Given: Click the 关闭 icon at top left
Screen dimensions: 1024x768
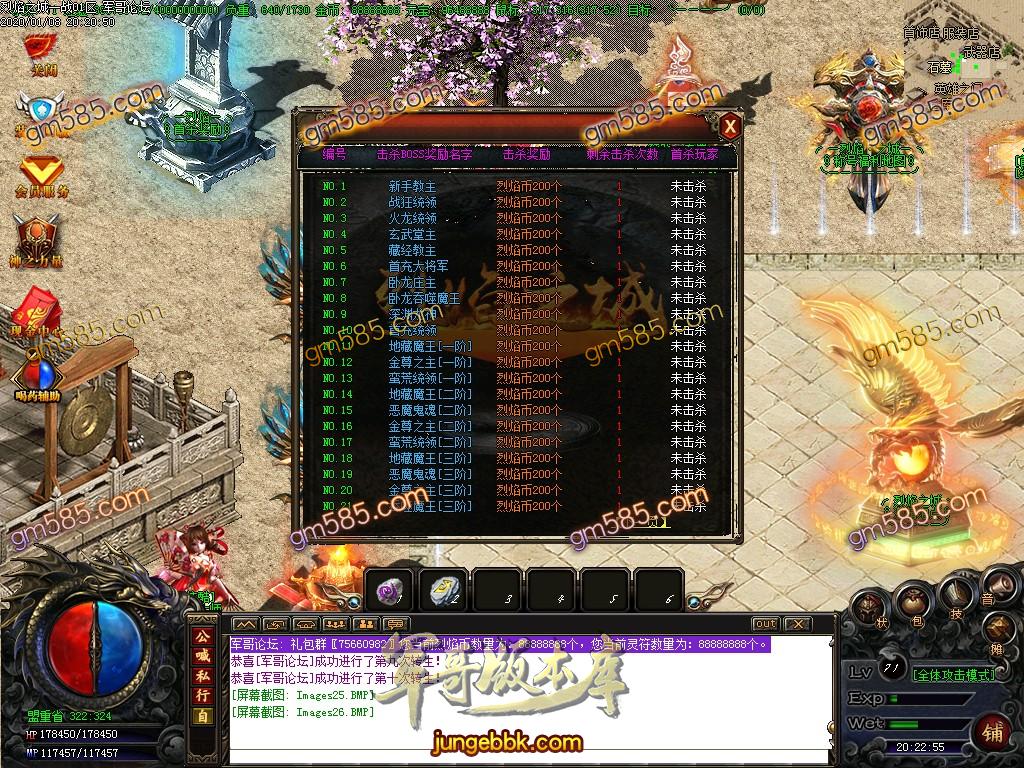Looking at the screenshot, I should [x=40, y=50].
